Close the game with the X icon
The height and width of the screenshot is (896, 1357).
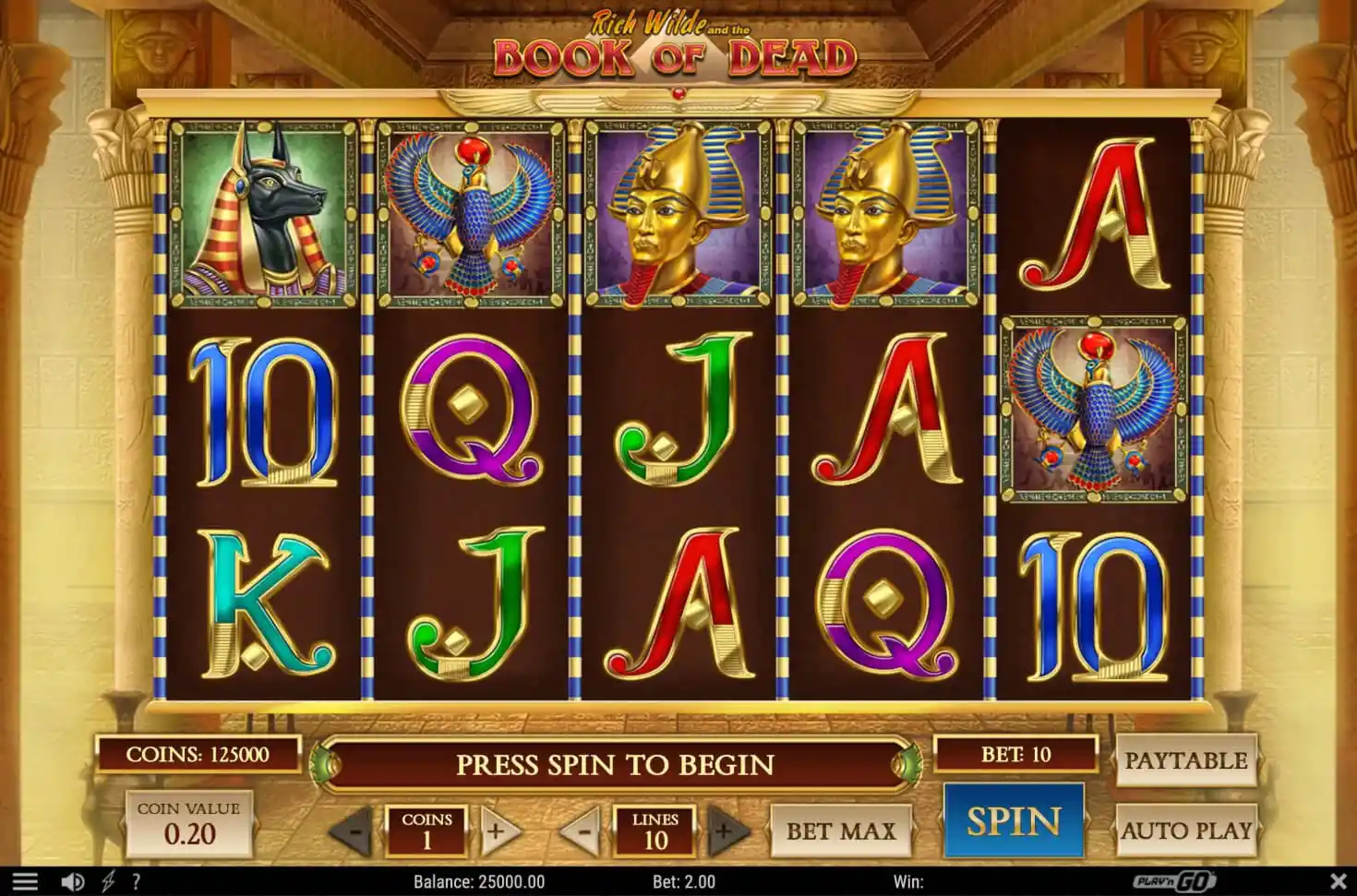tap(1339, 881)
